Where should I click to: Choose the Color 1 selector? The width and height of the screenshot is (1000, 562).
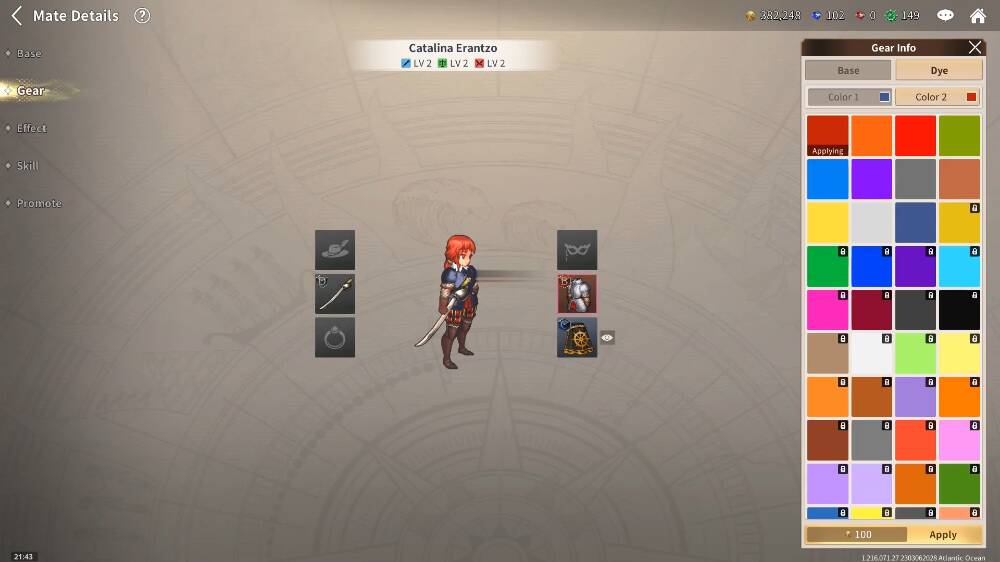point(849,97)
